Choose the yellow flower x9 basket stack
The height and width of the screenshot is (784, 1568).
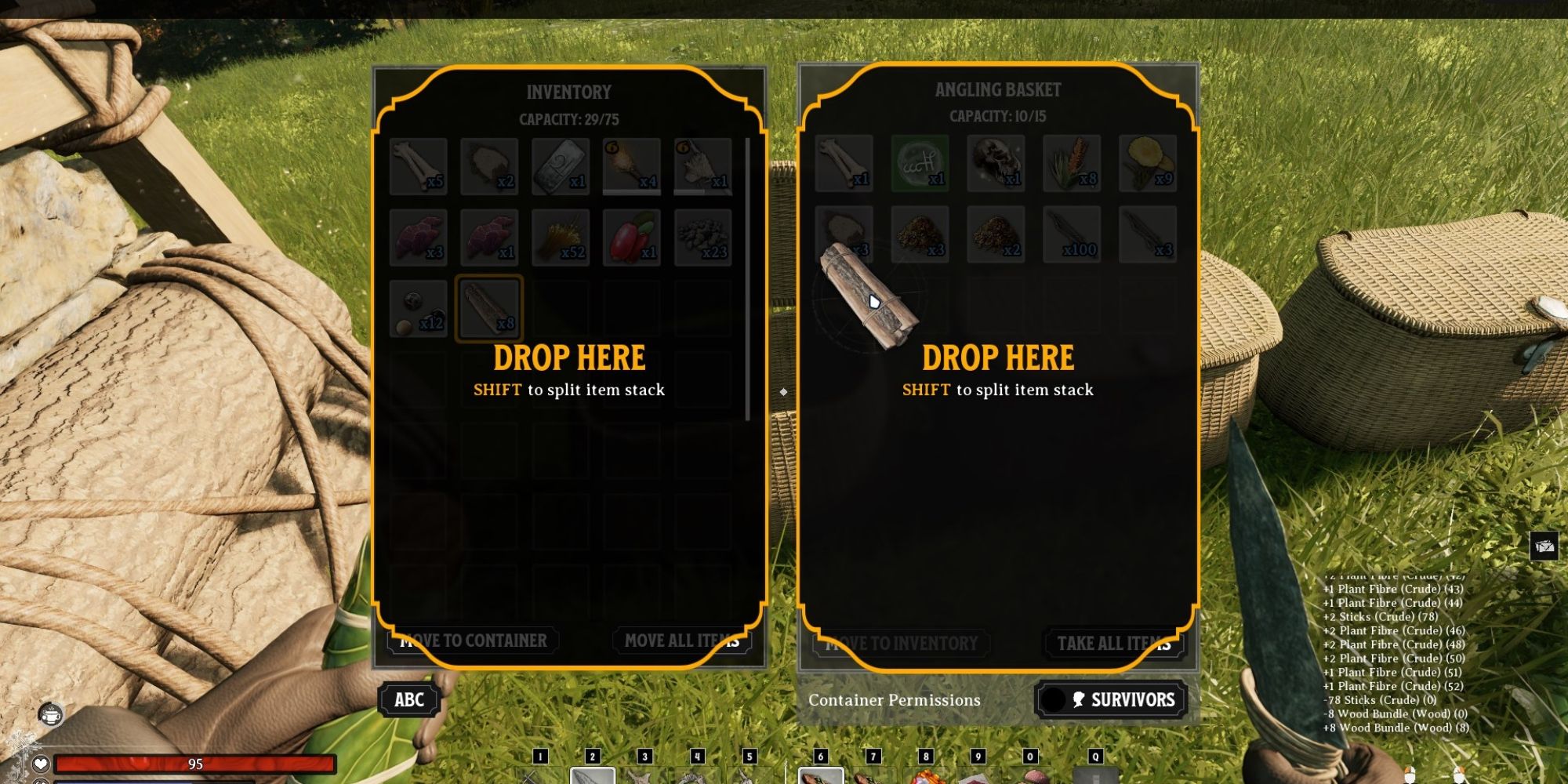pos(1148,163)
